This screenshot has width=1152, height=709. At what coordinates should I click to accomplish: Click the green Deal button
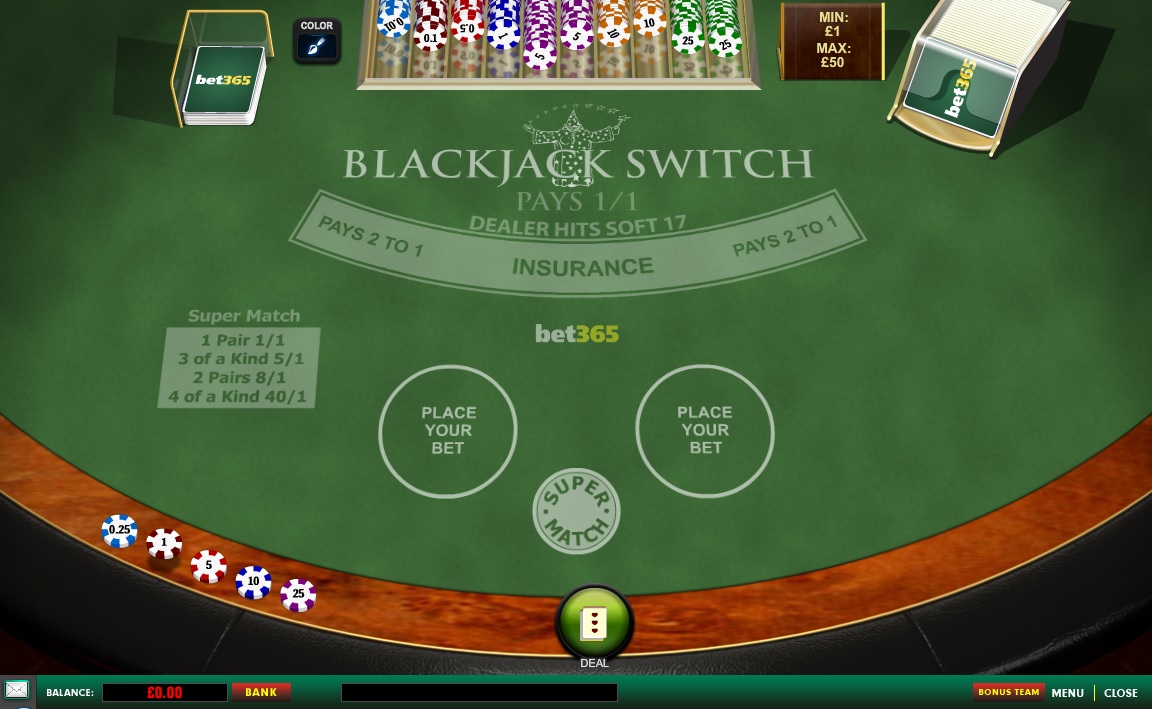coord(594,622)
